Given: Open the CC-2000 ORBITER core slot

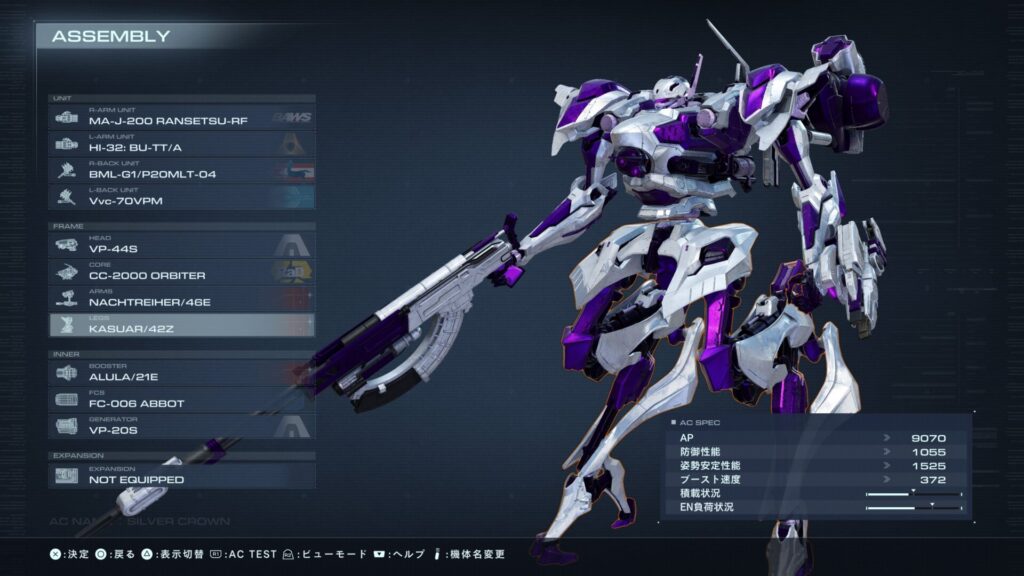Looking at the screenshot, I should [x=182, y=271].
